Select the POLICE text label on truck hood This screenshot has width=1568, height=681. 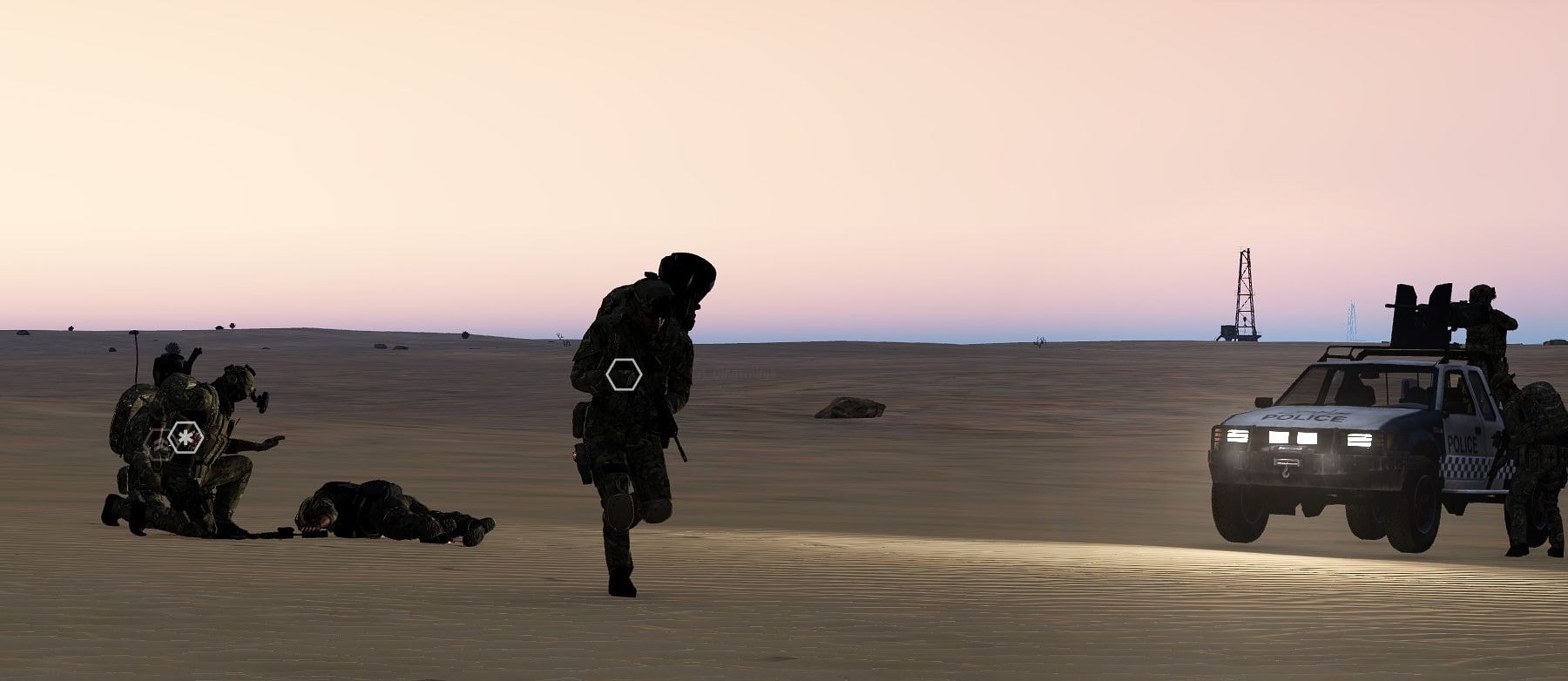tap(1305, 416)
